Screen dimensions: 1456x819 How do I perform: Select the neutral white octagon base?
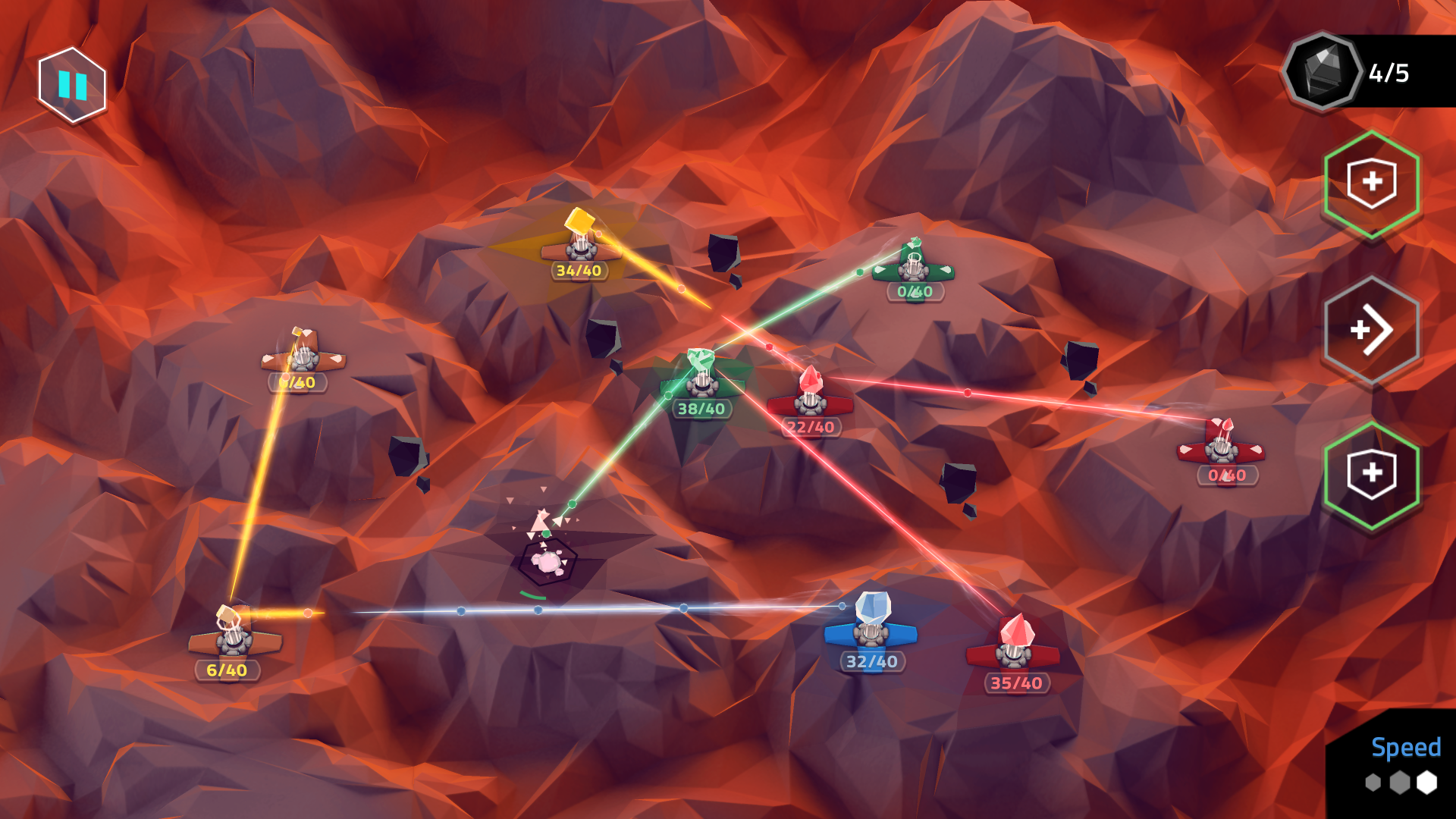(x=548, y=561)
